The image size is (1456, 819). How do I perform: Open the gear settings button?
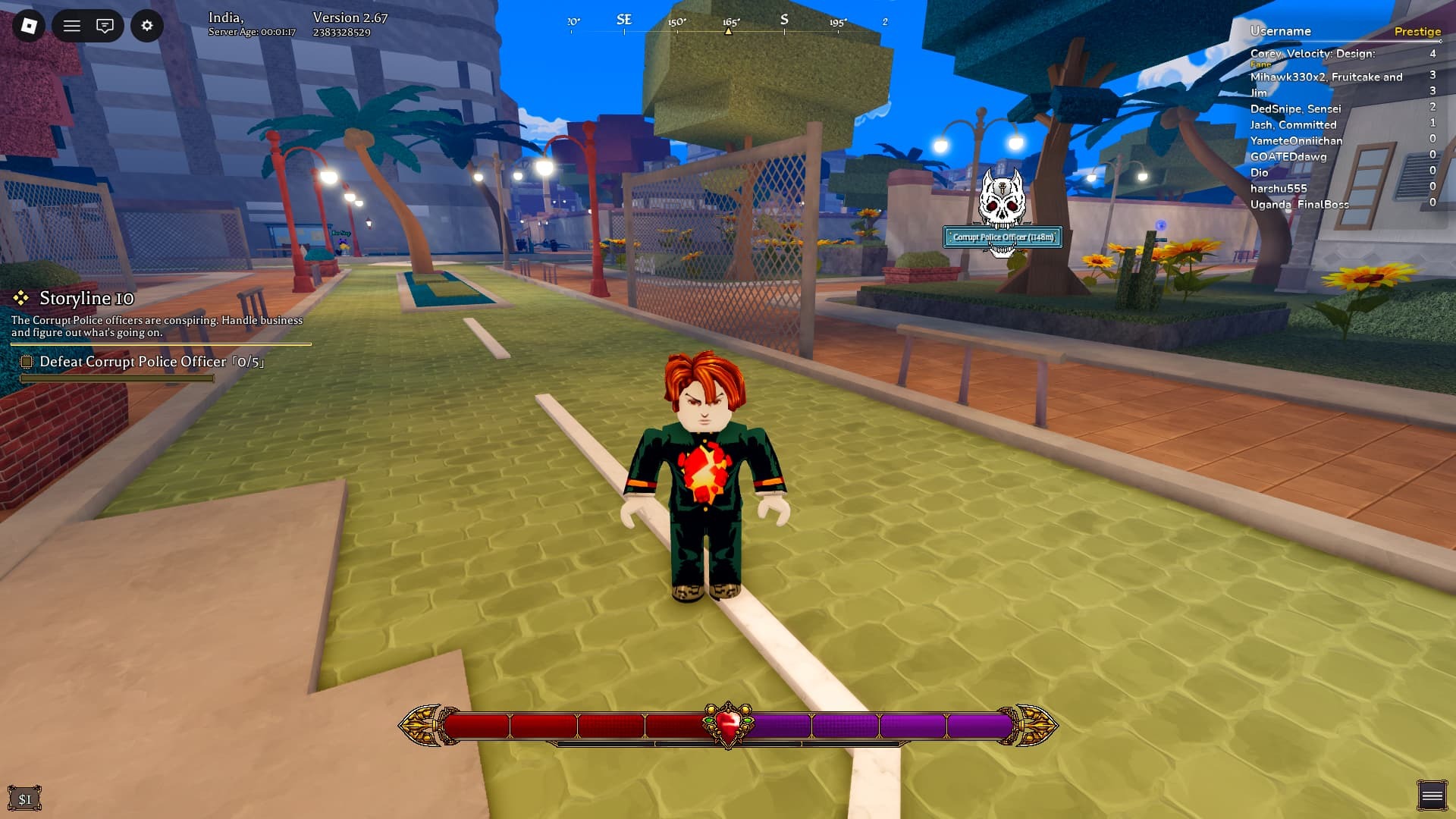(x=147, y=26)
